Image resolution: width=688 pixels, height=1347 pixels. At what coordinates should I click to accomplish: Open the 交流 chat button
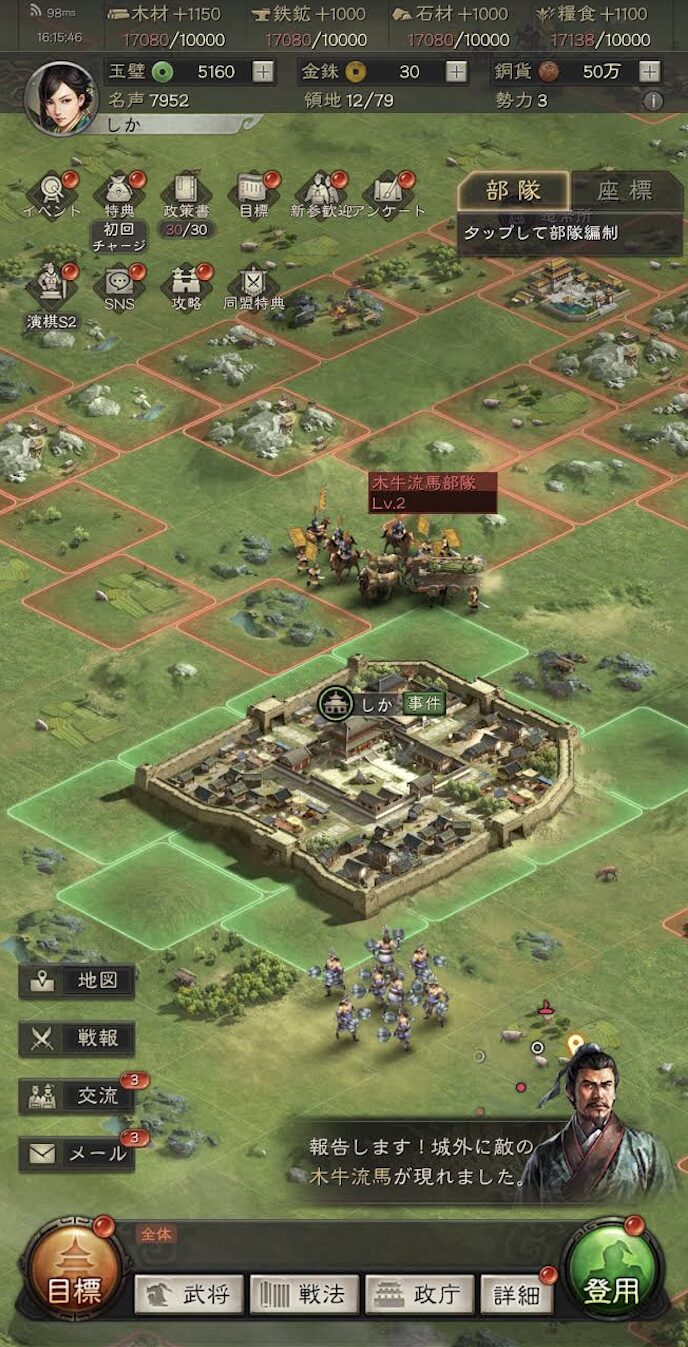(77, 1096)
